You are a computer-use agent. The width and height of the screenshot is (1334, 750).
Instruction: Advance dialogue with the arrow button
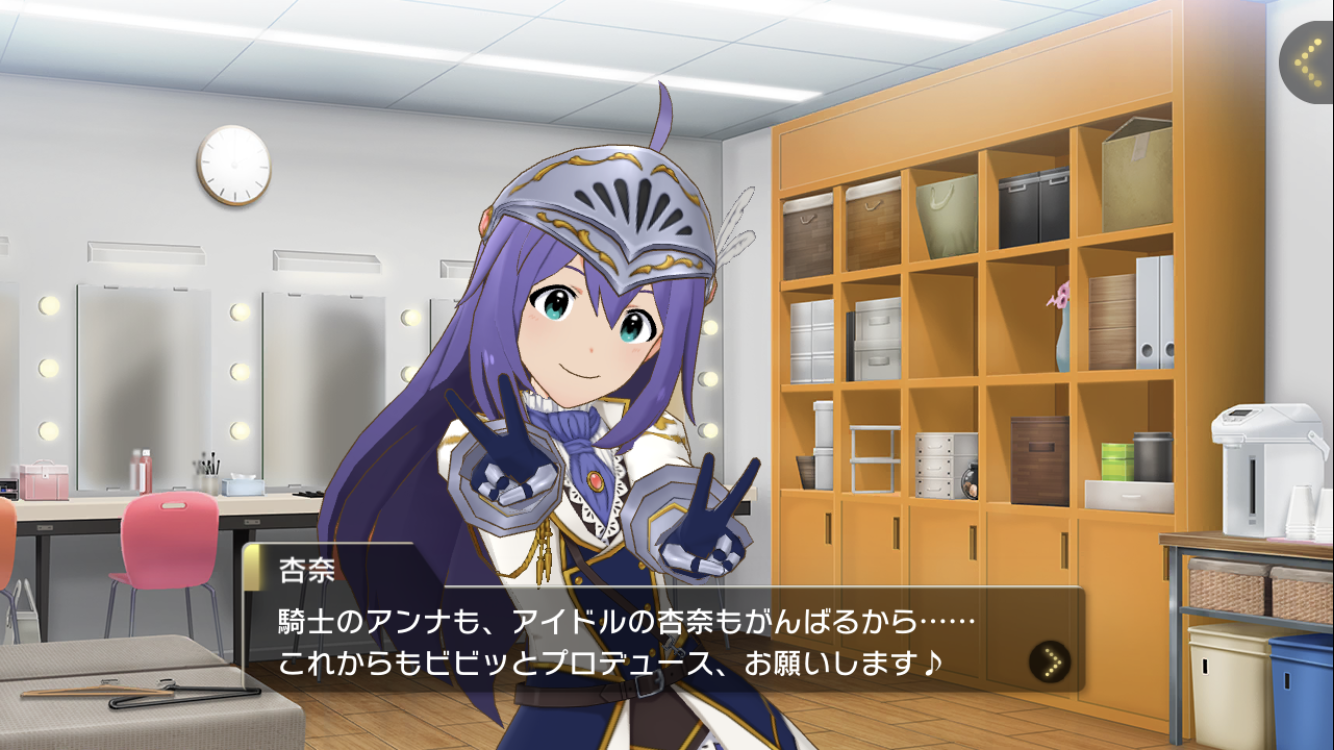coord(1049,661)
